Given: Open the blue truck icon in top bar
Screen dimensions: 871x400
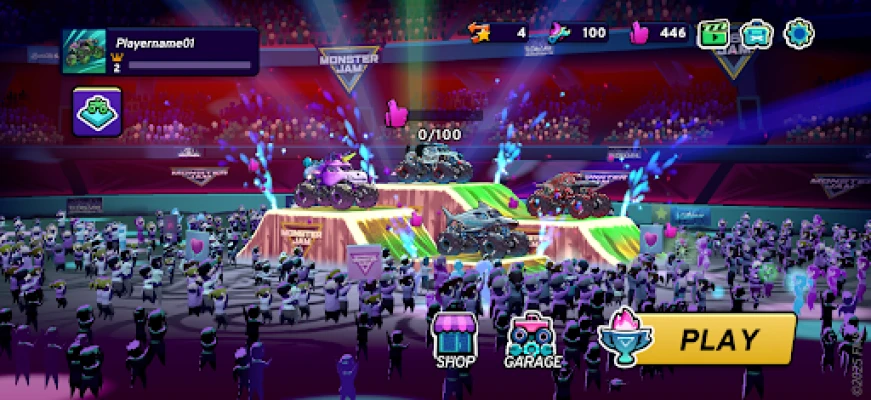Looking at the screenshot, I should 757,34.
